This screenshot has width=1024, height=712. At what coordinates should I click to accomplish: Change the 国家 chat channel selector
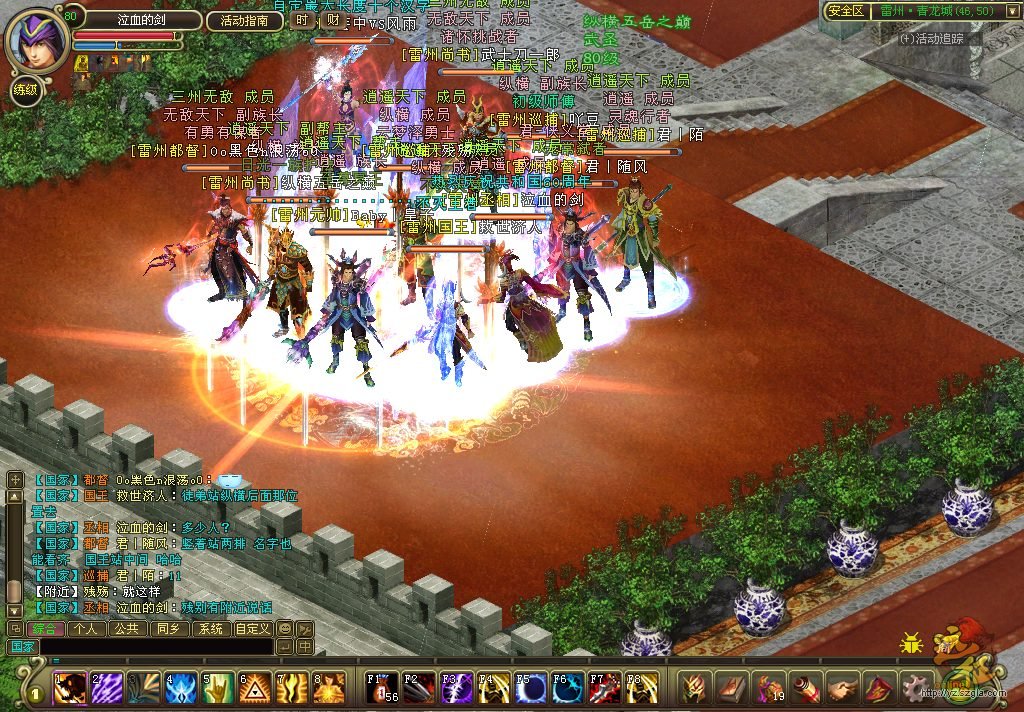[x=22, y=647]
